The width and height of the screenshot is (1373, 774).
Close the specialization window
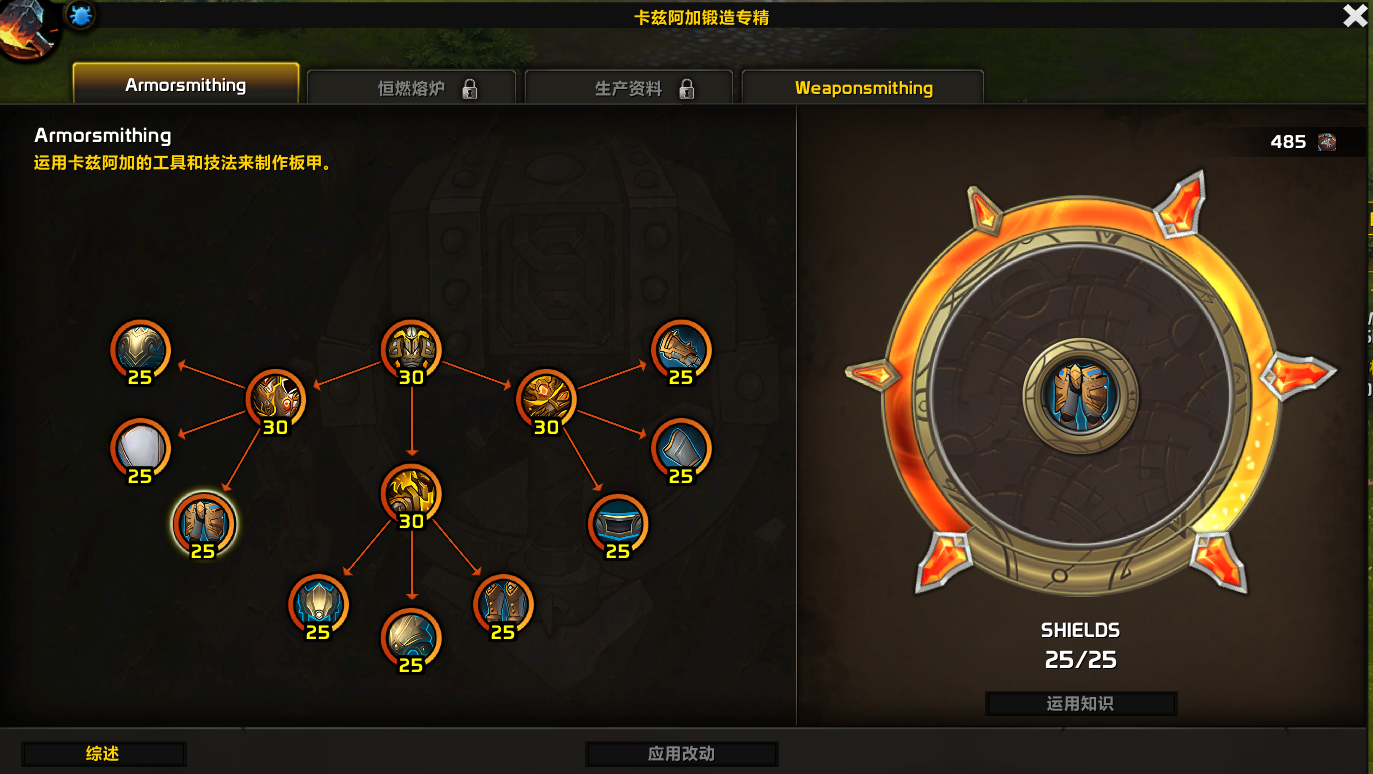[x=1355, y=16]
